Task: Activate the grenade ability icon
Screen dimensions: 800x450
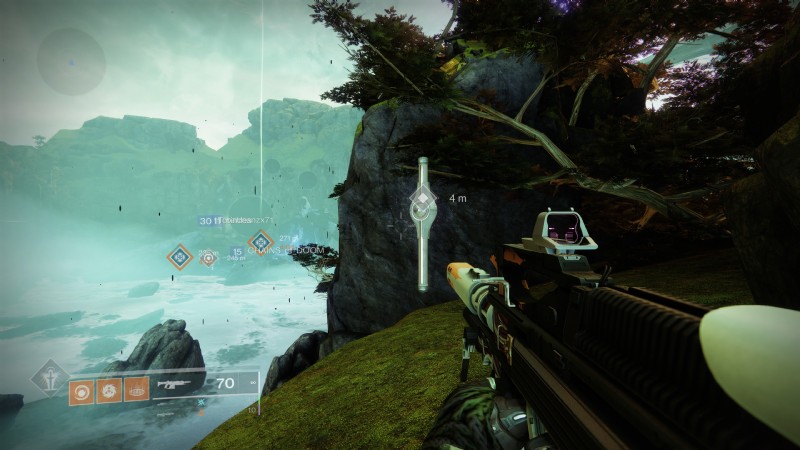Action: click(x=81, y=390)
